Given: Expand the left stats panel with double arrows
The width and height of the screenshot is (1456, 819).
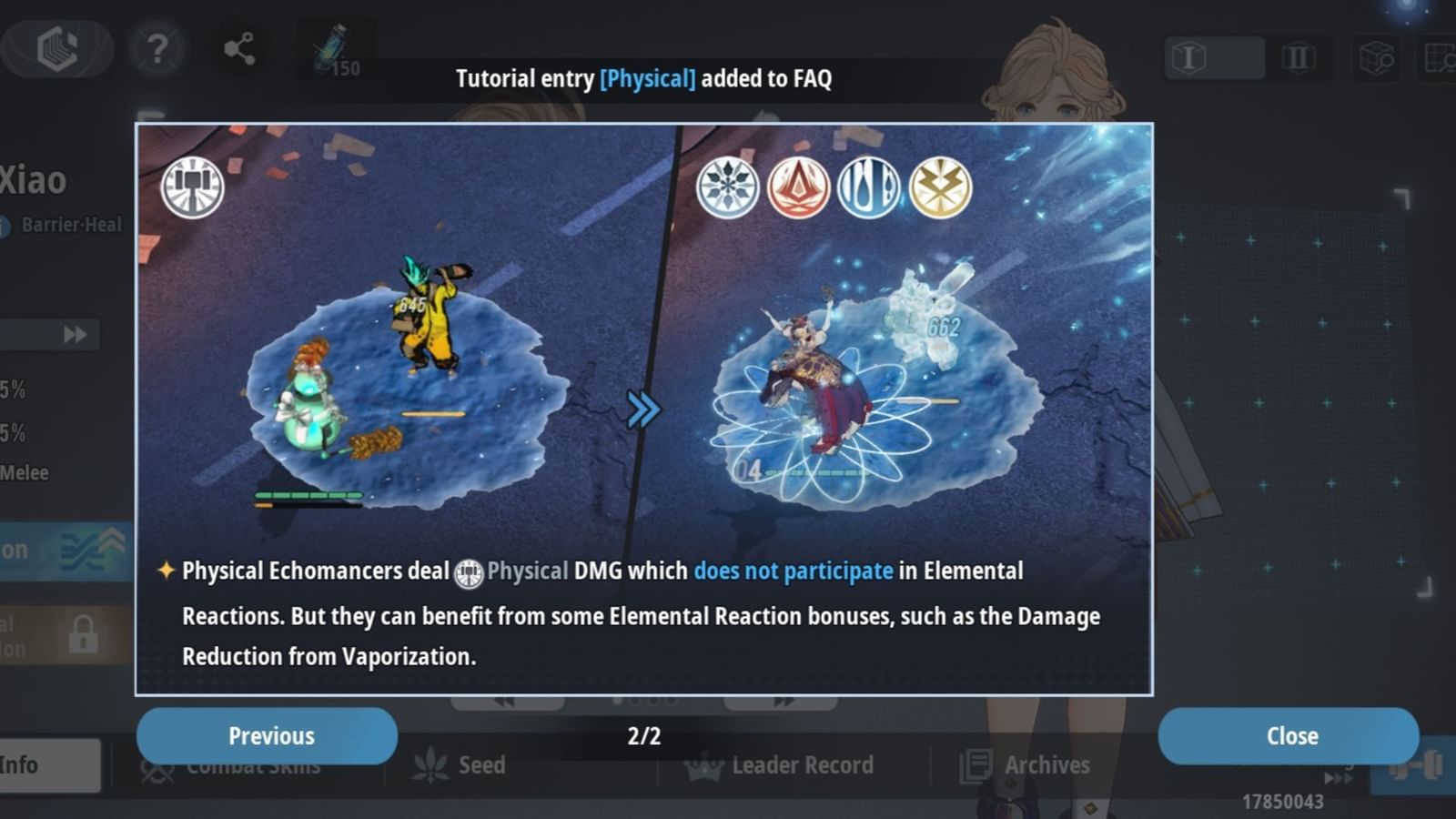Looking at the screenshot, I should [77, 334].
